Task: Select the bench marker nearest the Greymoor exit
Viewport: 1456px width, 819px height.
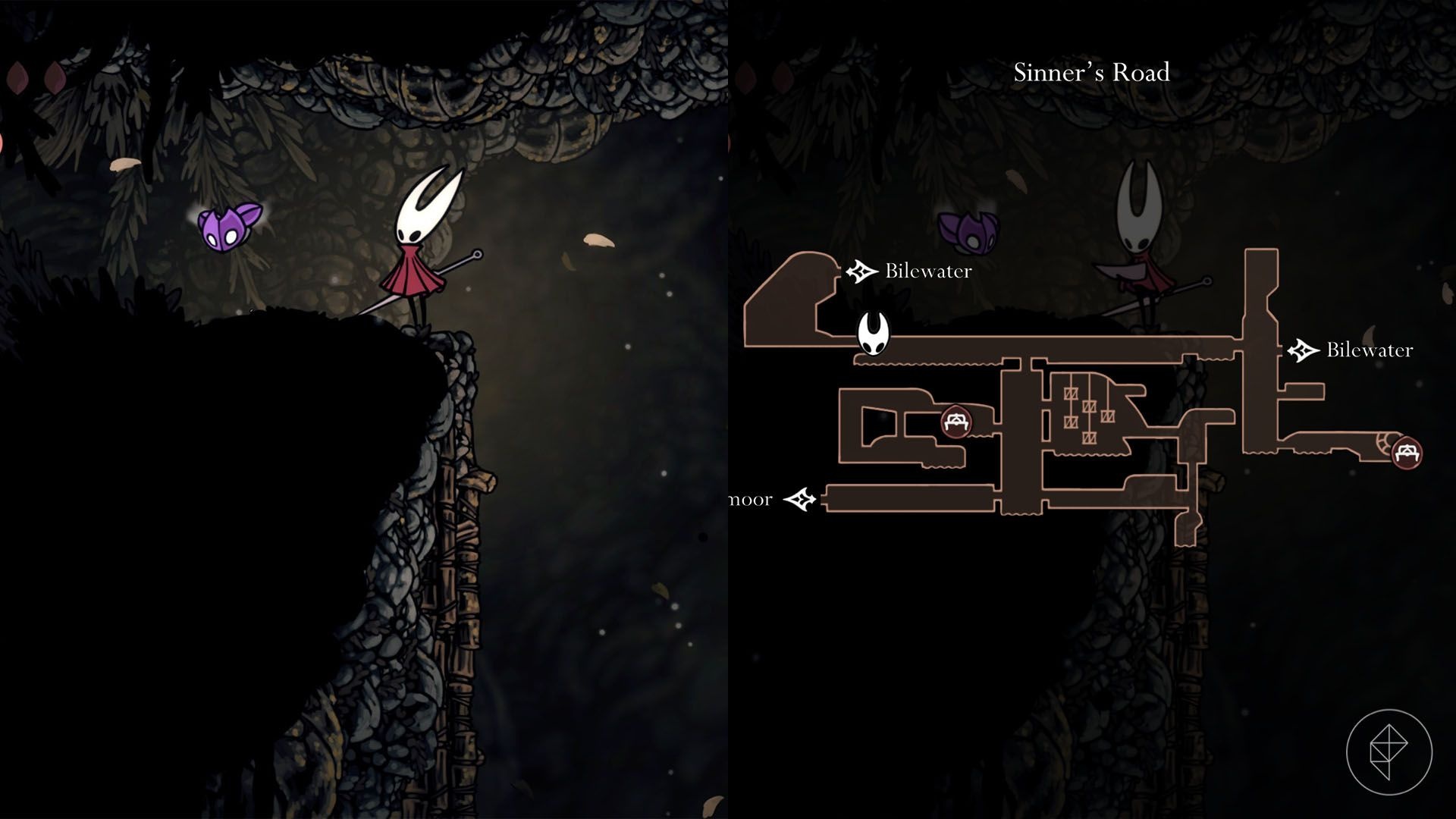Action: coord(956,422)
